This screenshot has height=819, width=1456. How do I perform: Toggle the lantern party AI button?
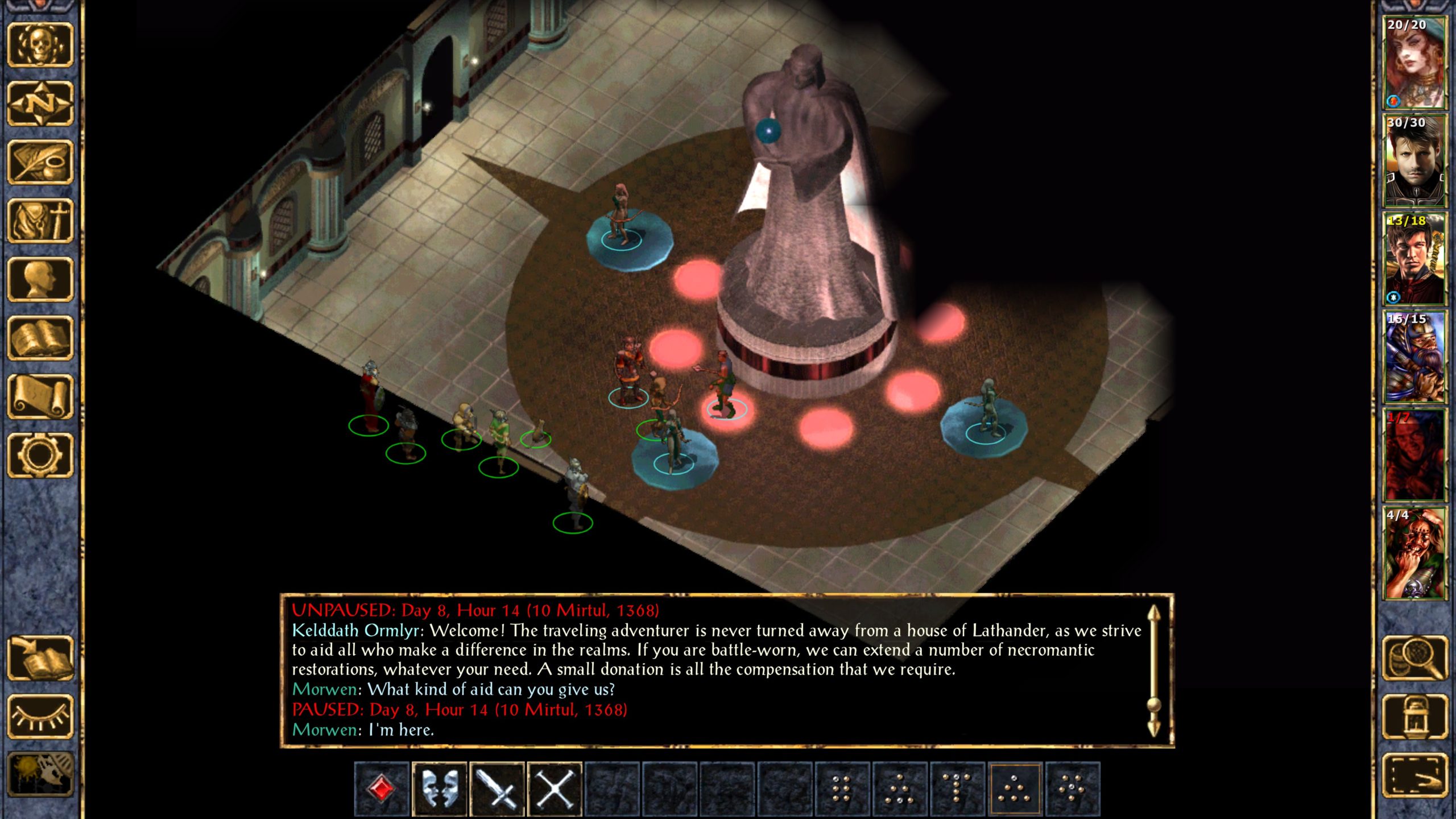tap(1414, 717)
